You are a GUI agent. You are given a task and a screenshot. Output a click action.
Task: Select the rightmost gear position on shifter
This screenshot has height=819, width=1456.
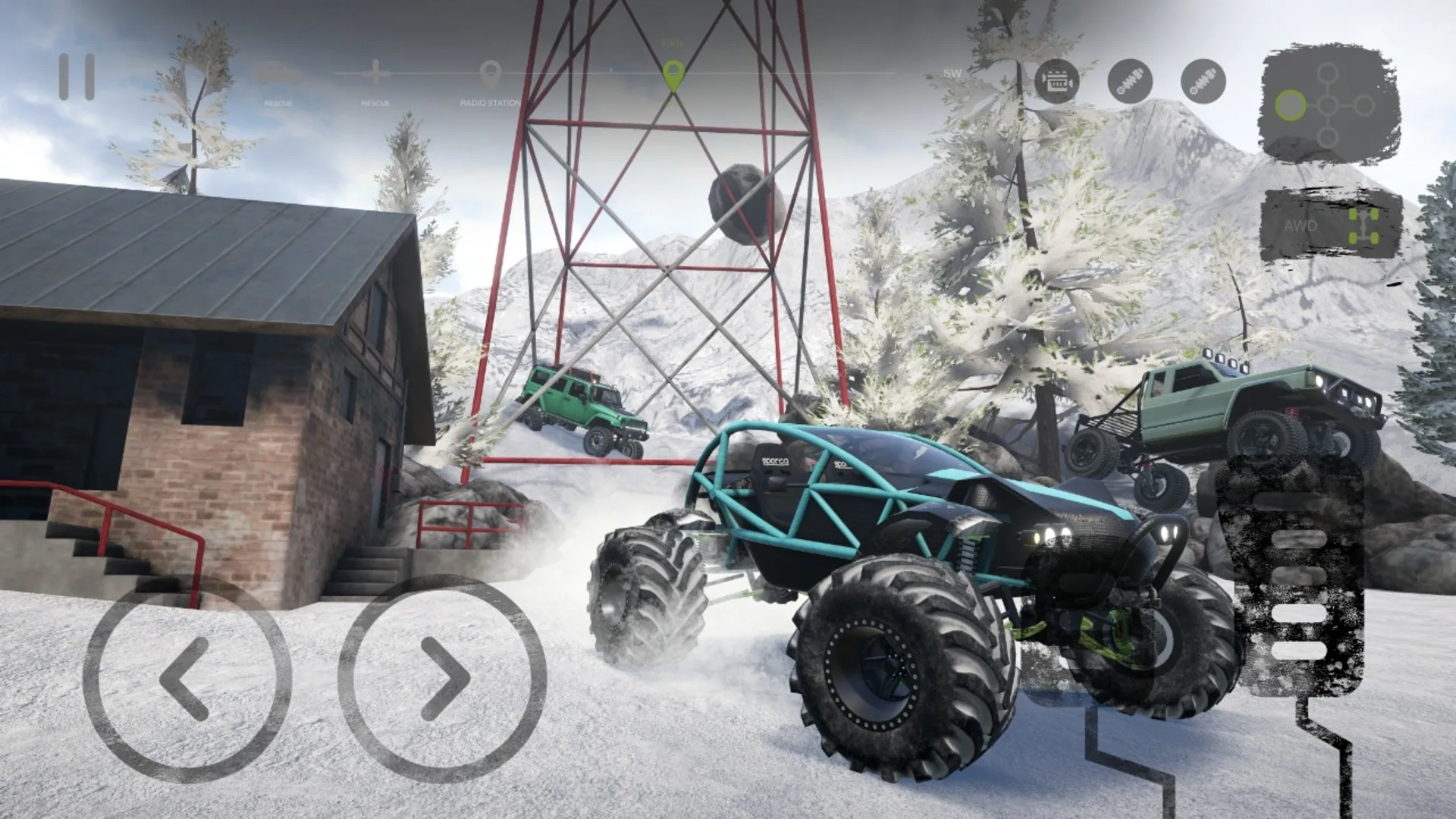pos(1364,105)
